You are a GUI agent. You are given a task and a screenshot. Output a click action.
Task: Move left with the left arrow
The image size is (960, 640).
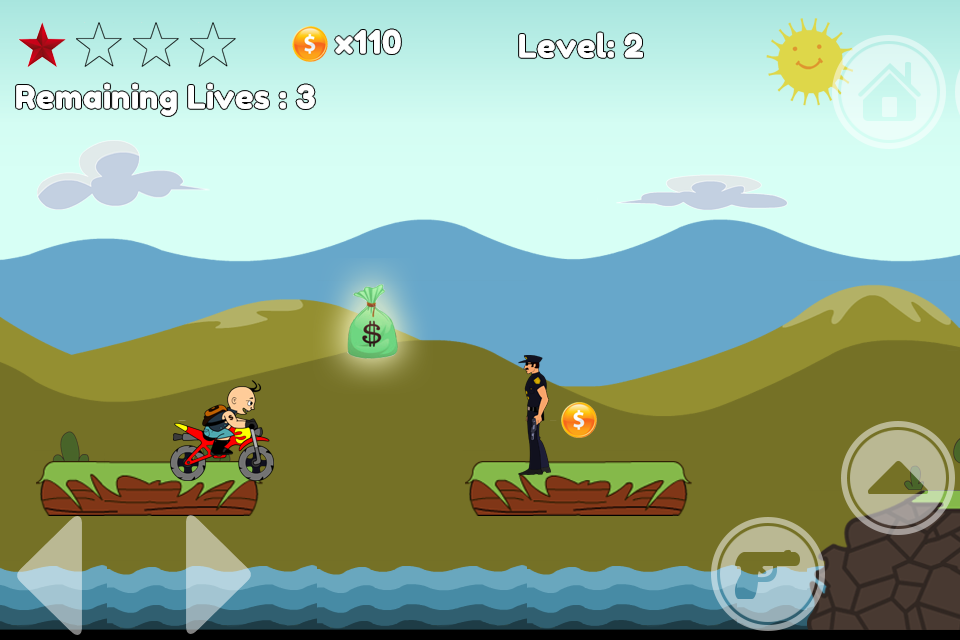[x=52, y=574]
